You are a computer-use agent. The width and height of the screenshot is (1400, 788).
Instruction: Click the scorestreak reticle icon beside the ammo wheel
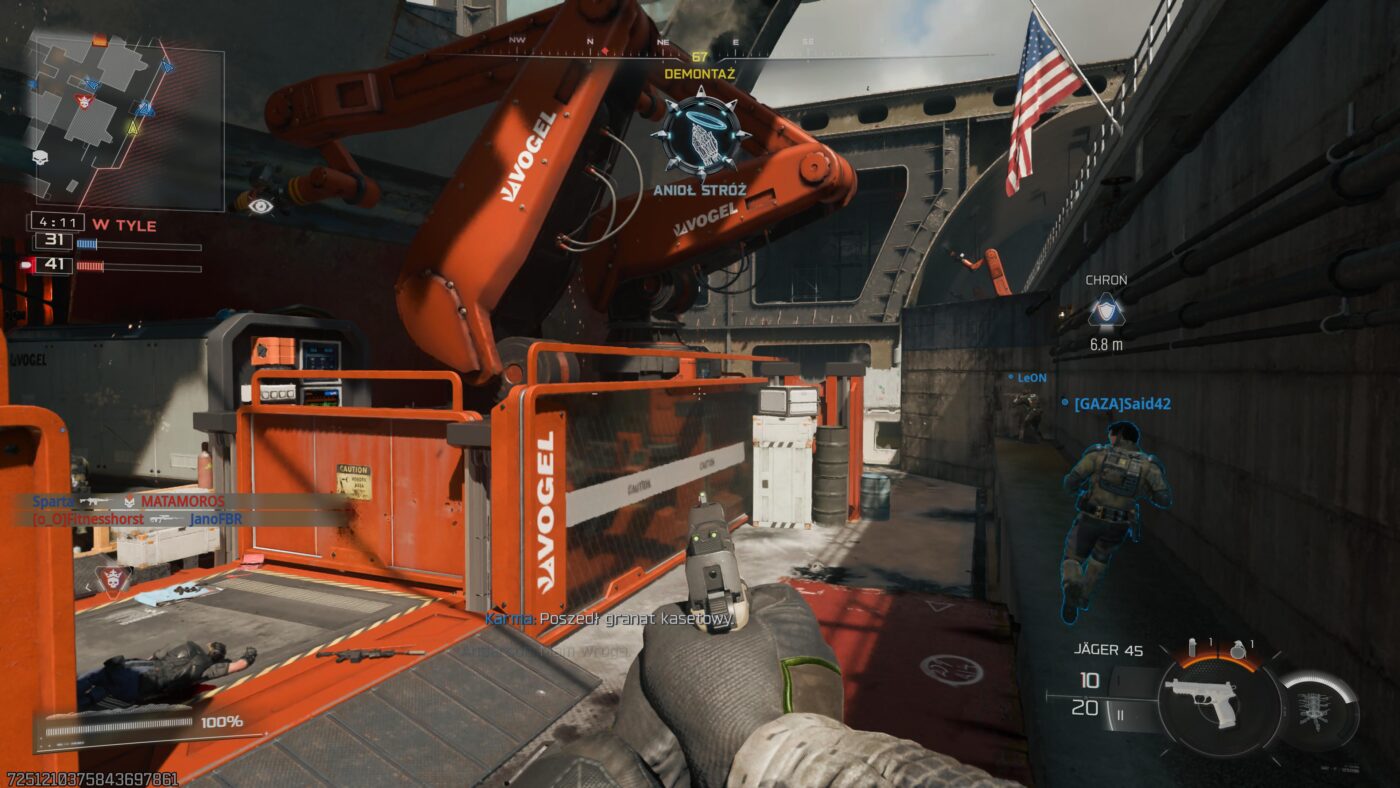[x=1316, y=707]
